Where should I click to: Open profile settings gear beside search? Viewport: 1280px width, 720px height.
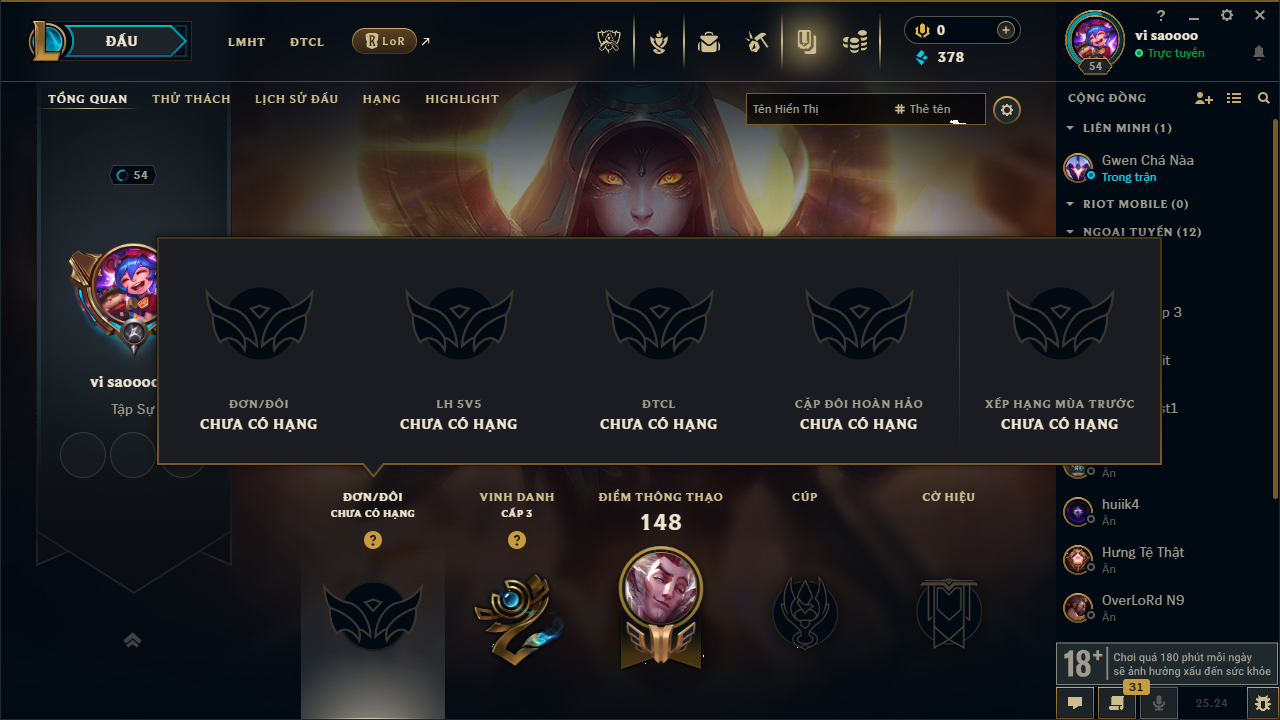coord(1007,109)
